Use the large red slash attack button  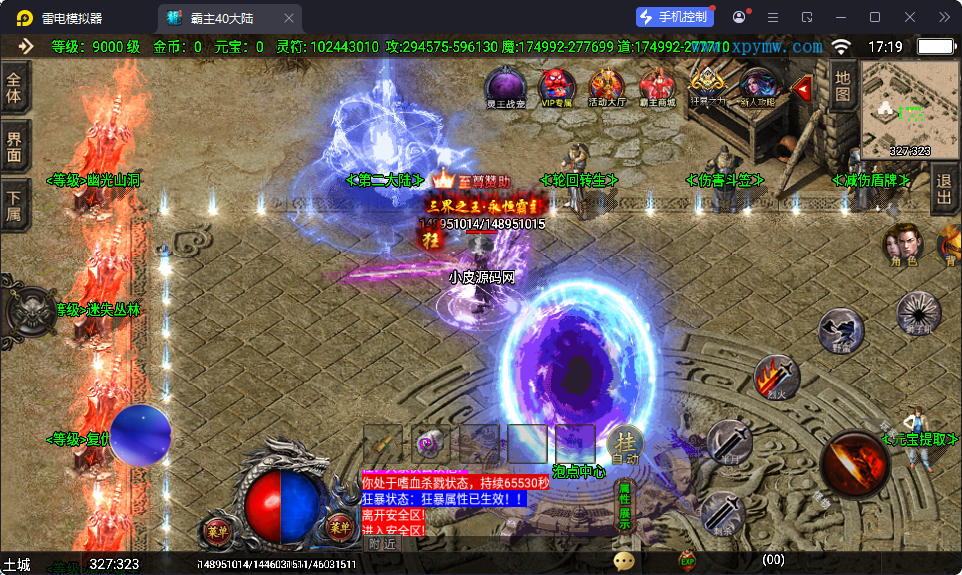coord(855,464)
